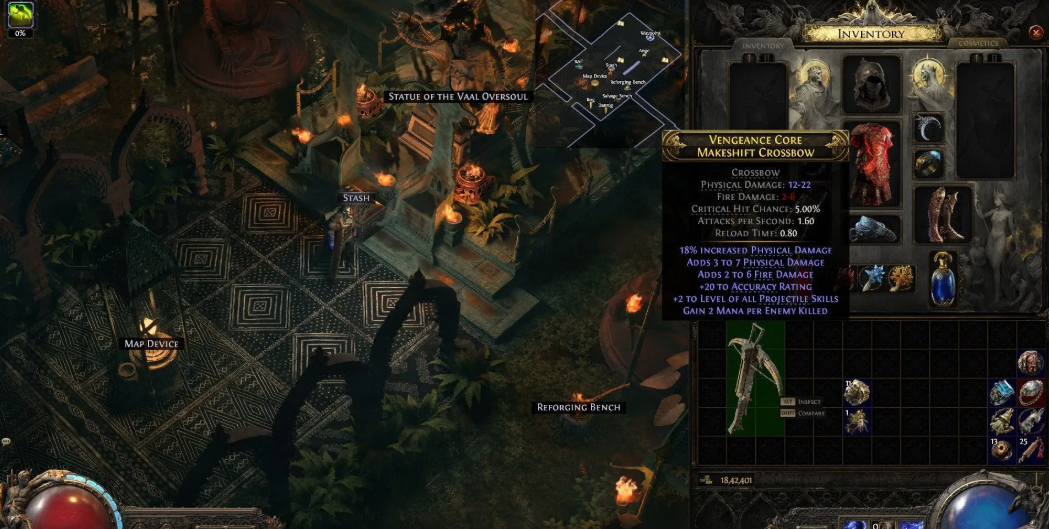Switch to the Cosmetics tab
The width and height of the screenshot is (1049, 529).
[978, 44]
